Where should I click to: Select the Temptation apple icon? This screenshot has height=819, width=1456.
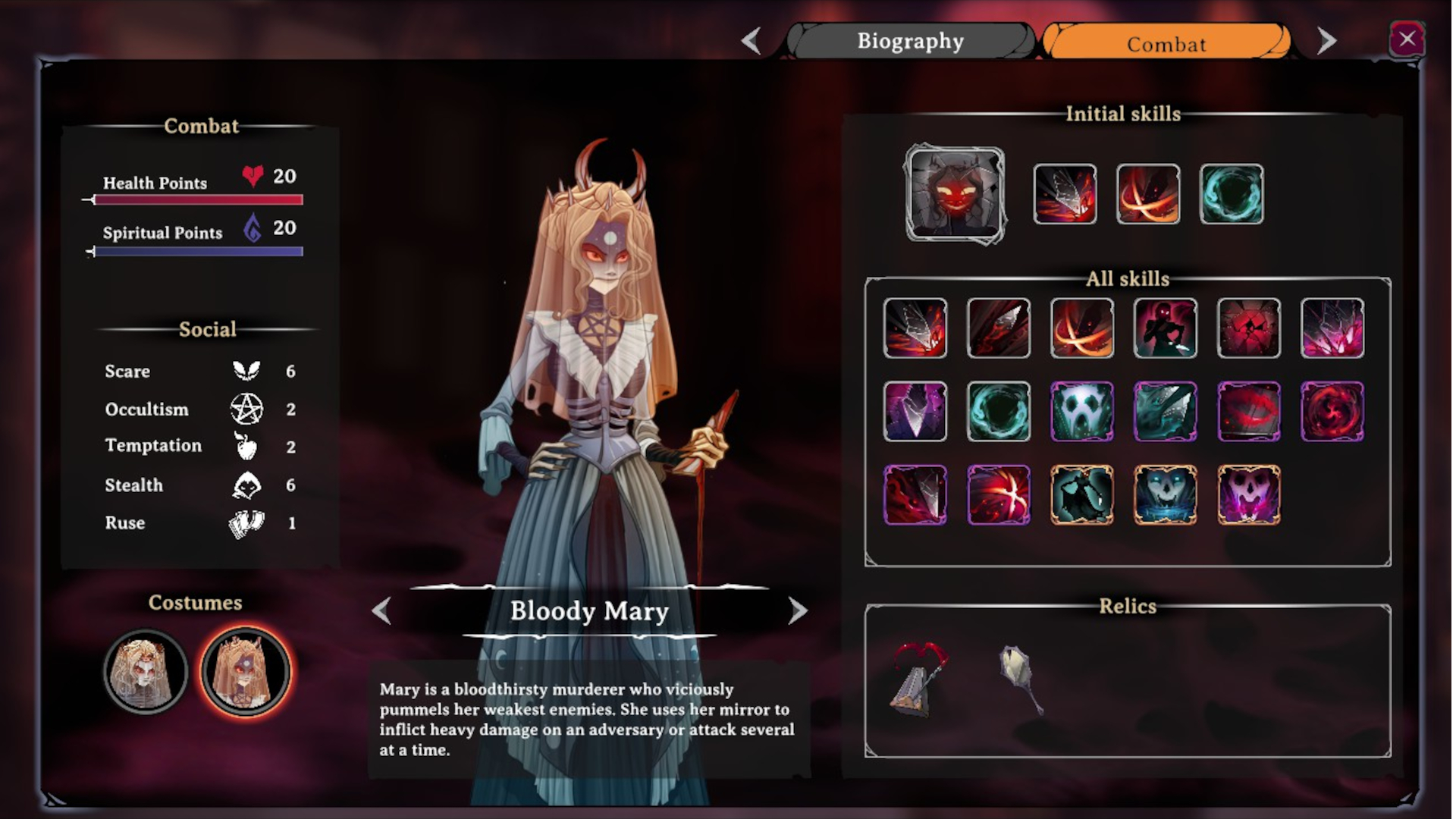(246, 447)
